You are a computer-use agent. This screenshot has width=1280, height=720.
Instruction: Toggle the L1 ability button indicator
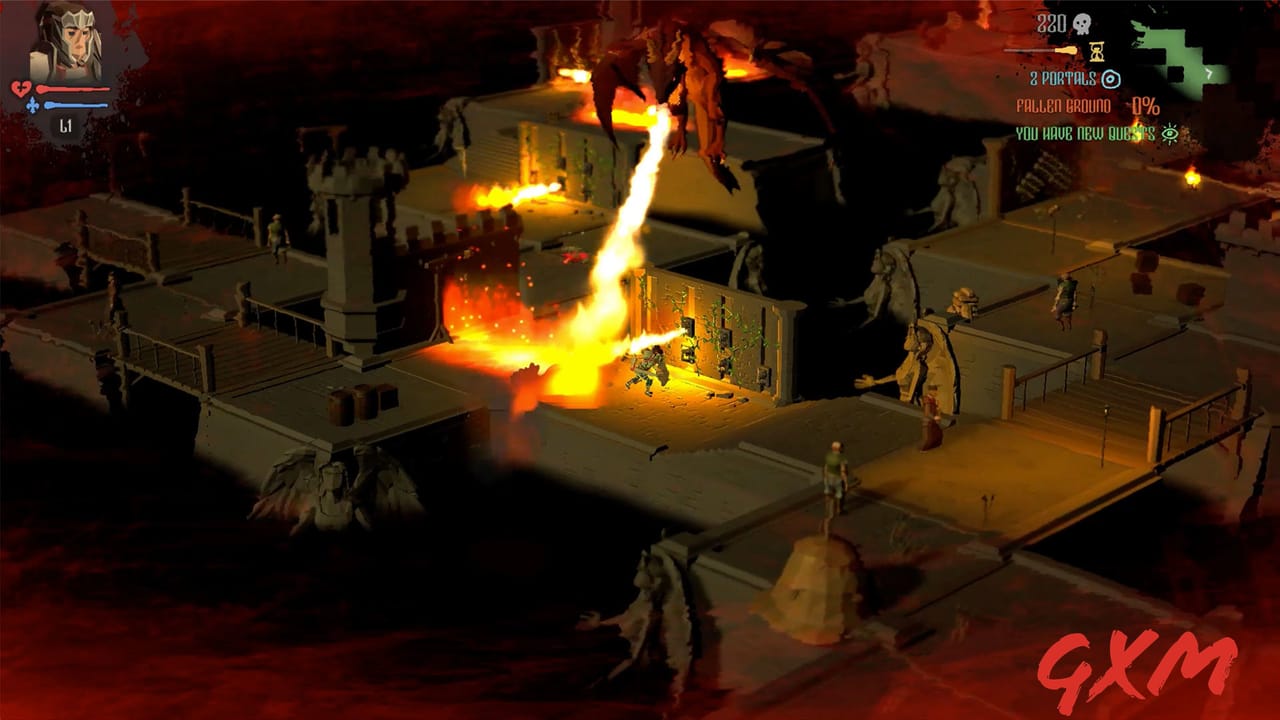click(65, 125)
